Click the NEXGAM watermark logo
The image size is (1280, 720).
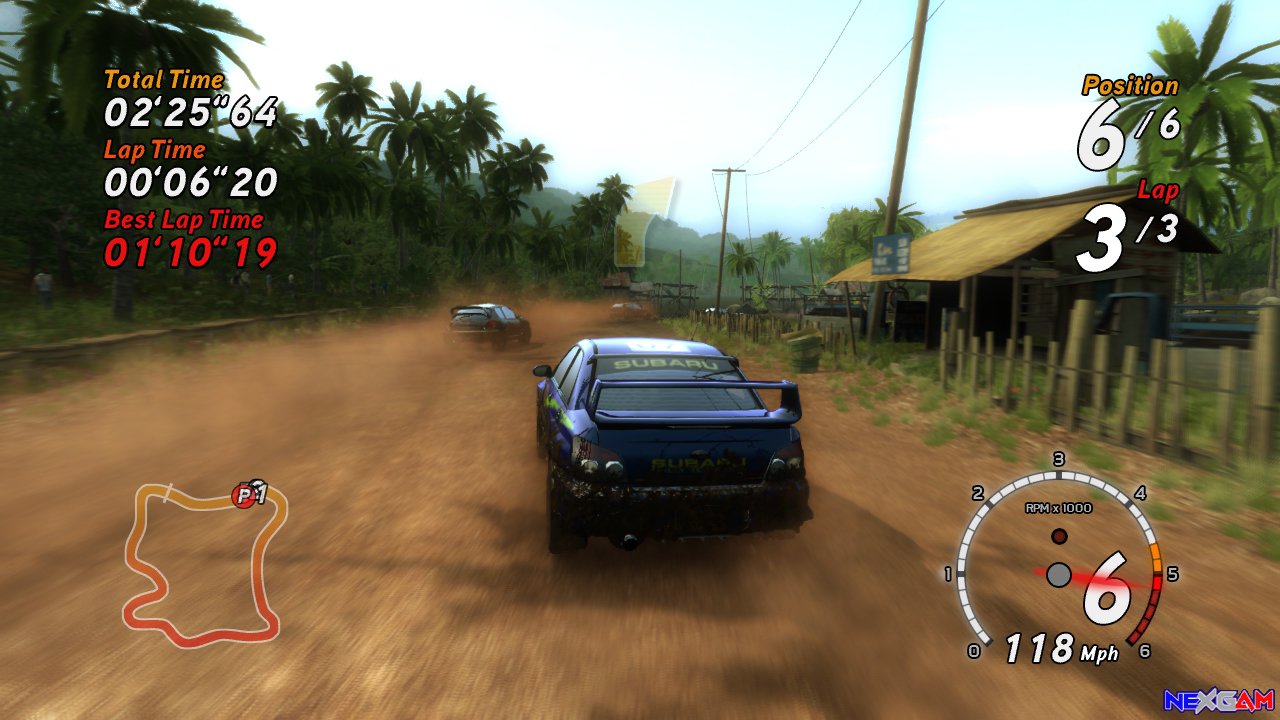point(1218,700)
